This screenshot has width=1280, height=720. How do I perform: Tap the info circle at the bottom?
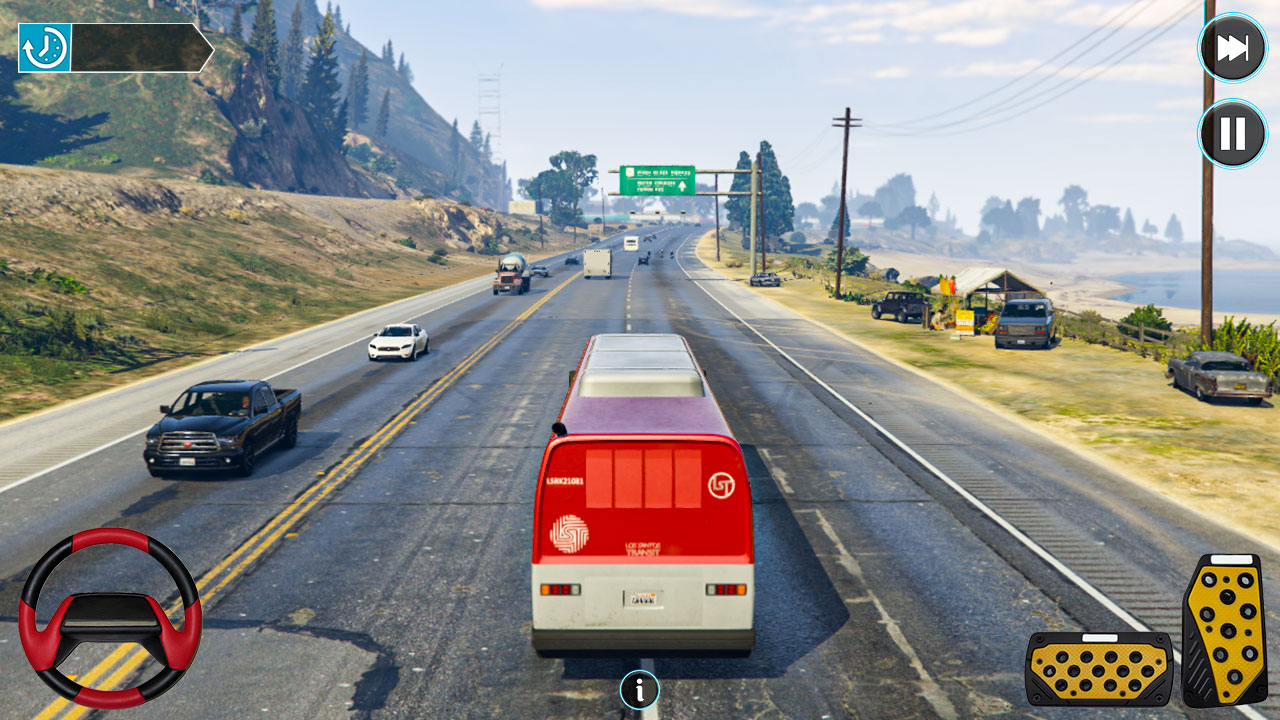pos(639,691)
